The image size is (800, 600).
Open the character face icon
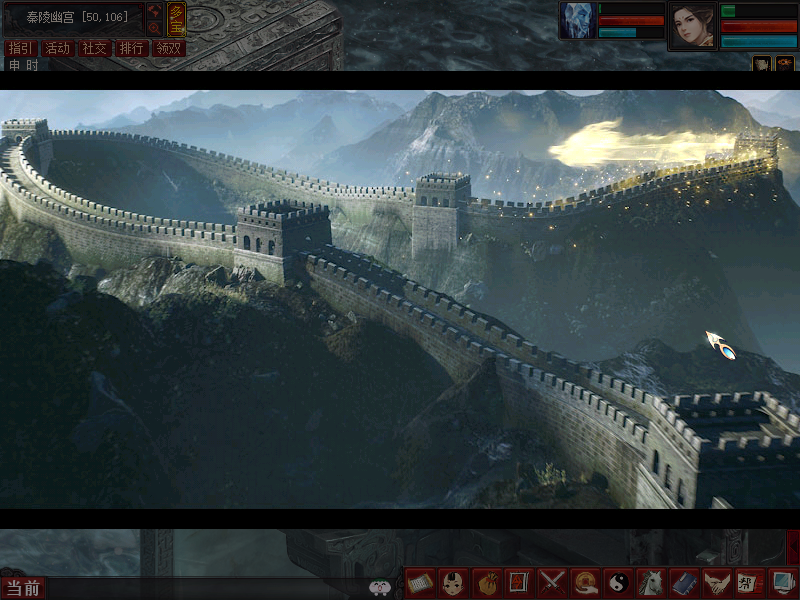[x=453, y=582]
